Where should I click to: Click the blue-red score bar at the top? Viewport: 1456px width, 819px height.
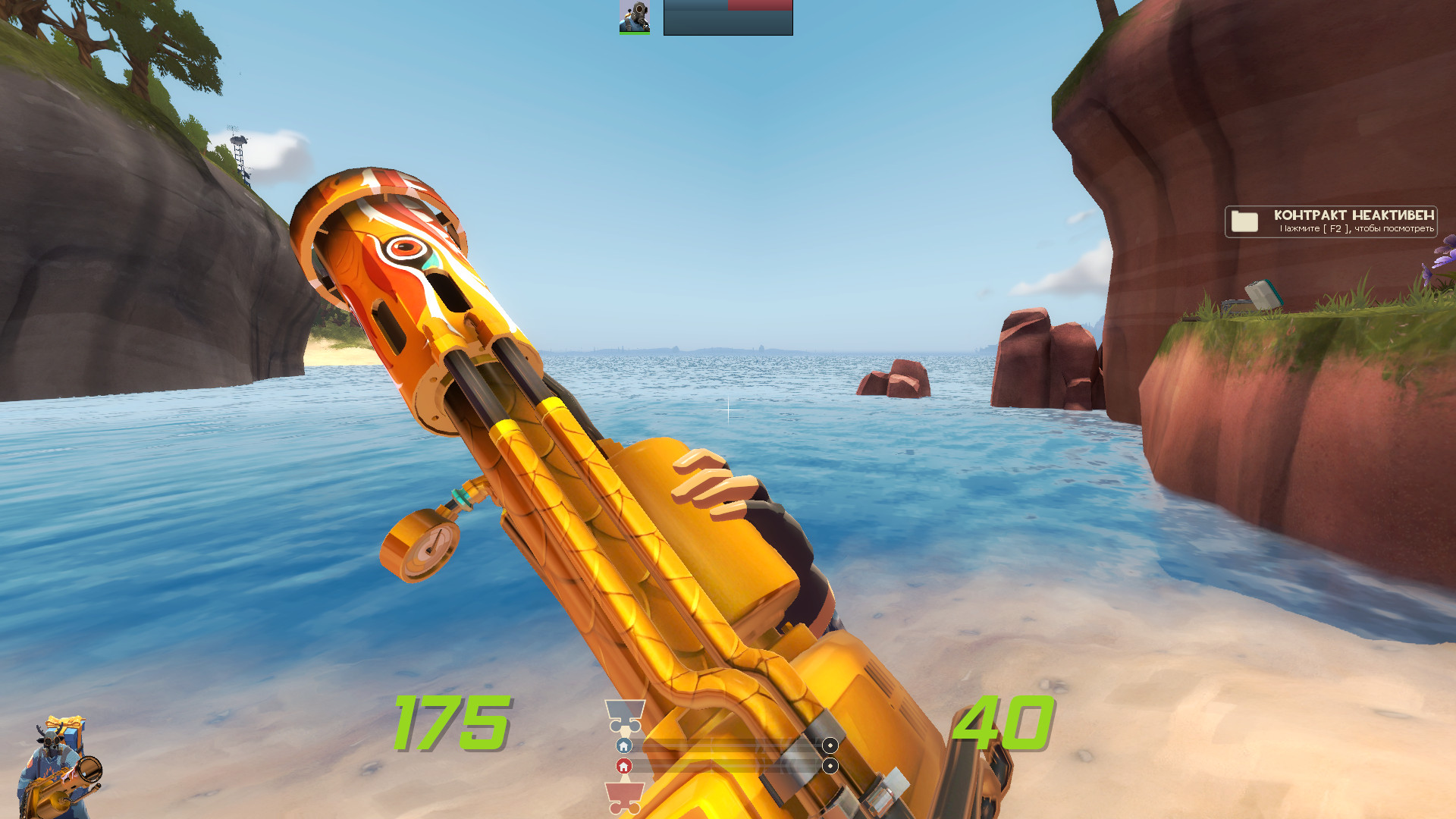pyautogui.click(x=726, y=6)
